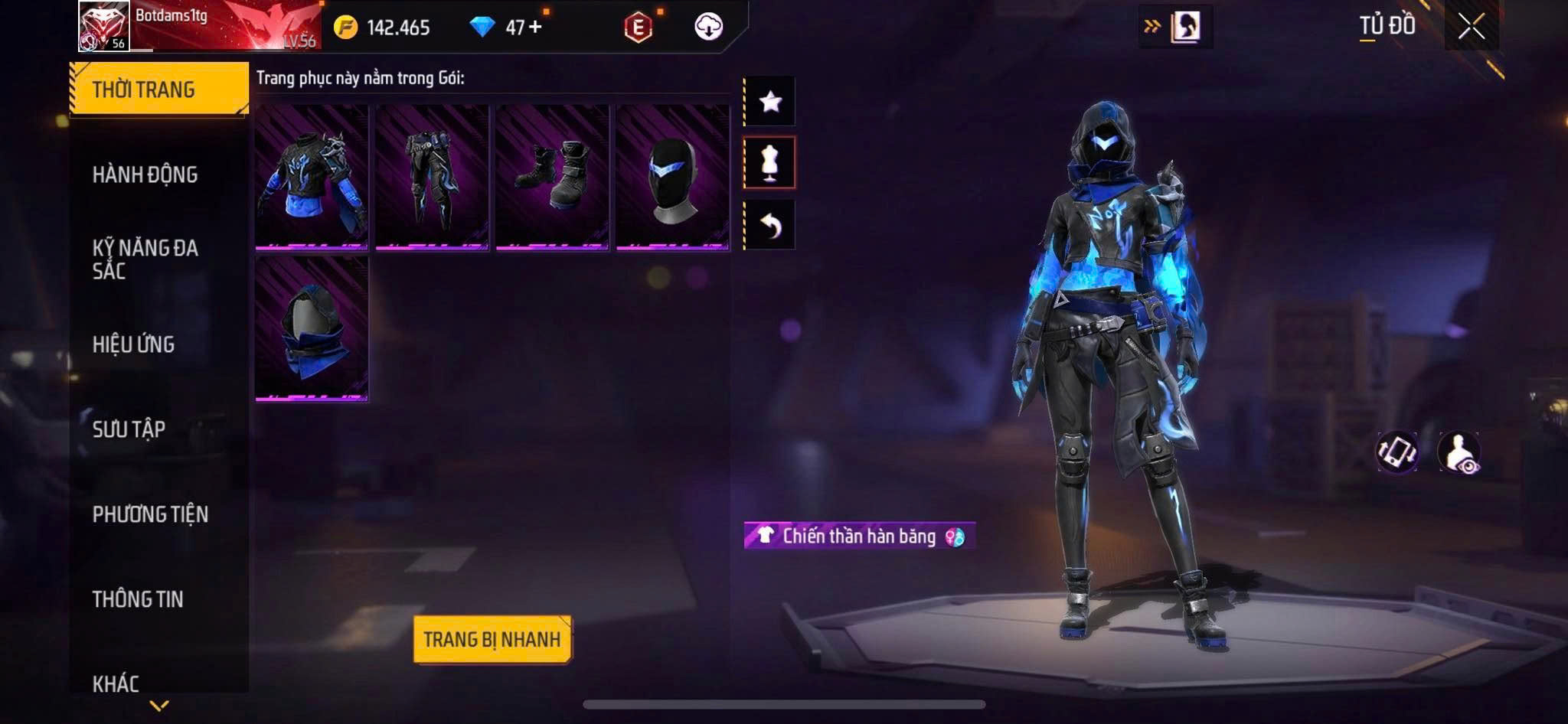Choose the KHÁC category
1568x724 pixels.
click(x=116, y=683)
